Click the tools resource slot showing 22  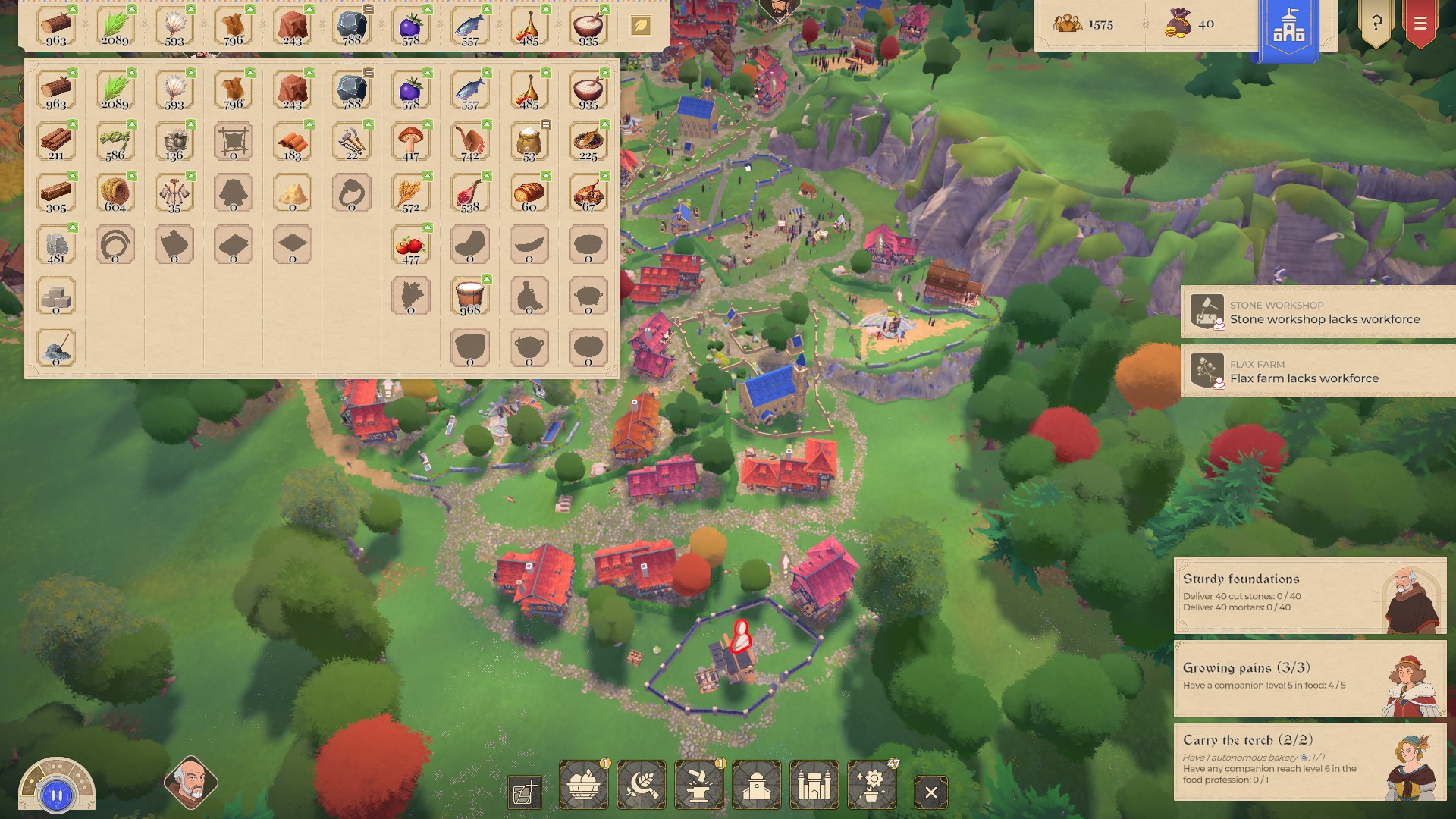pos(352,142)
